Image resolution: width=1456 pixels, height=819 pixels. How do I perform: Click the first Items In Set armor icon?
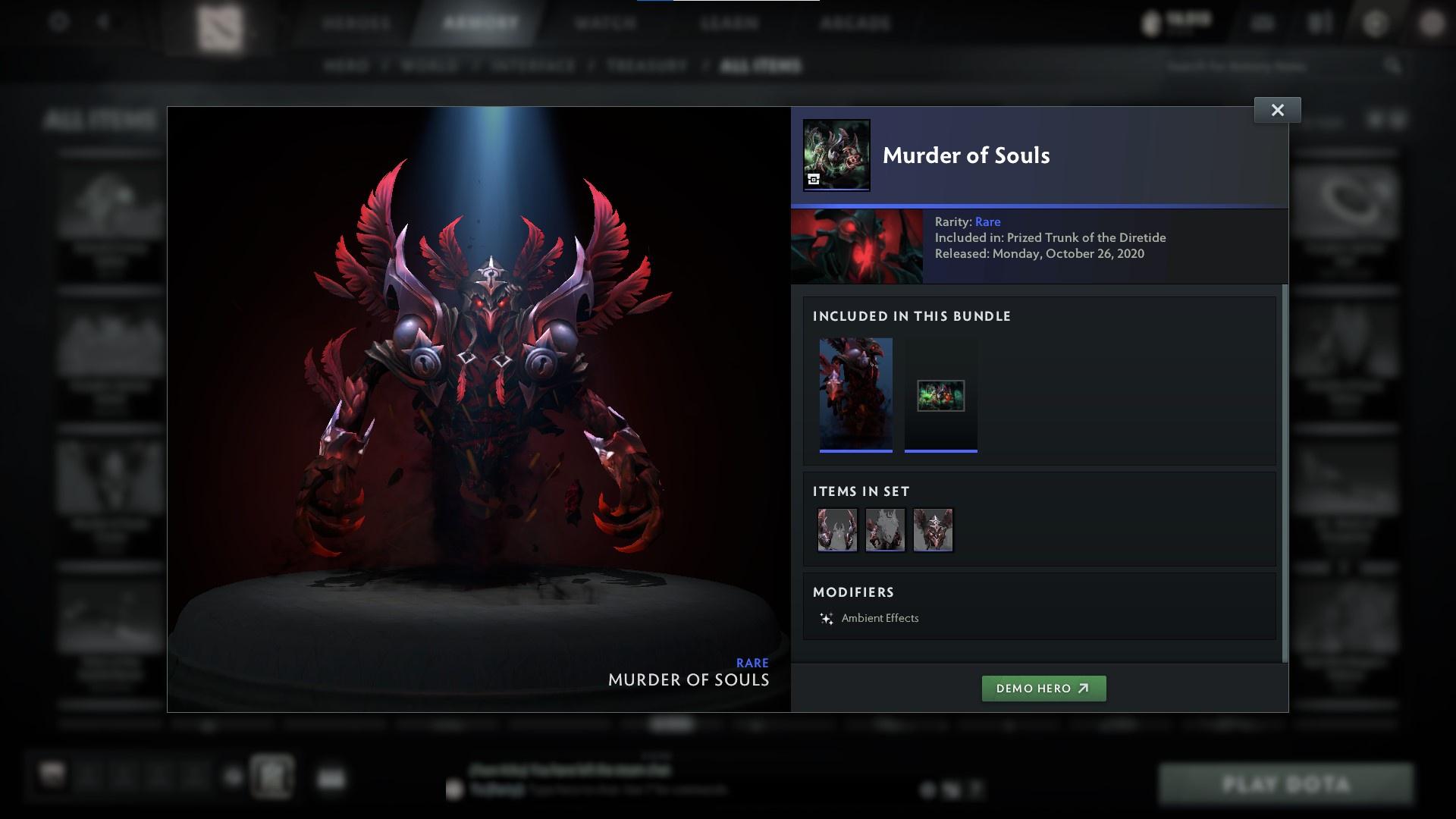(x=838, y=529)
